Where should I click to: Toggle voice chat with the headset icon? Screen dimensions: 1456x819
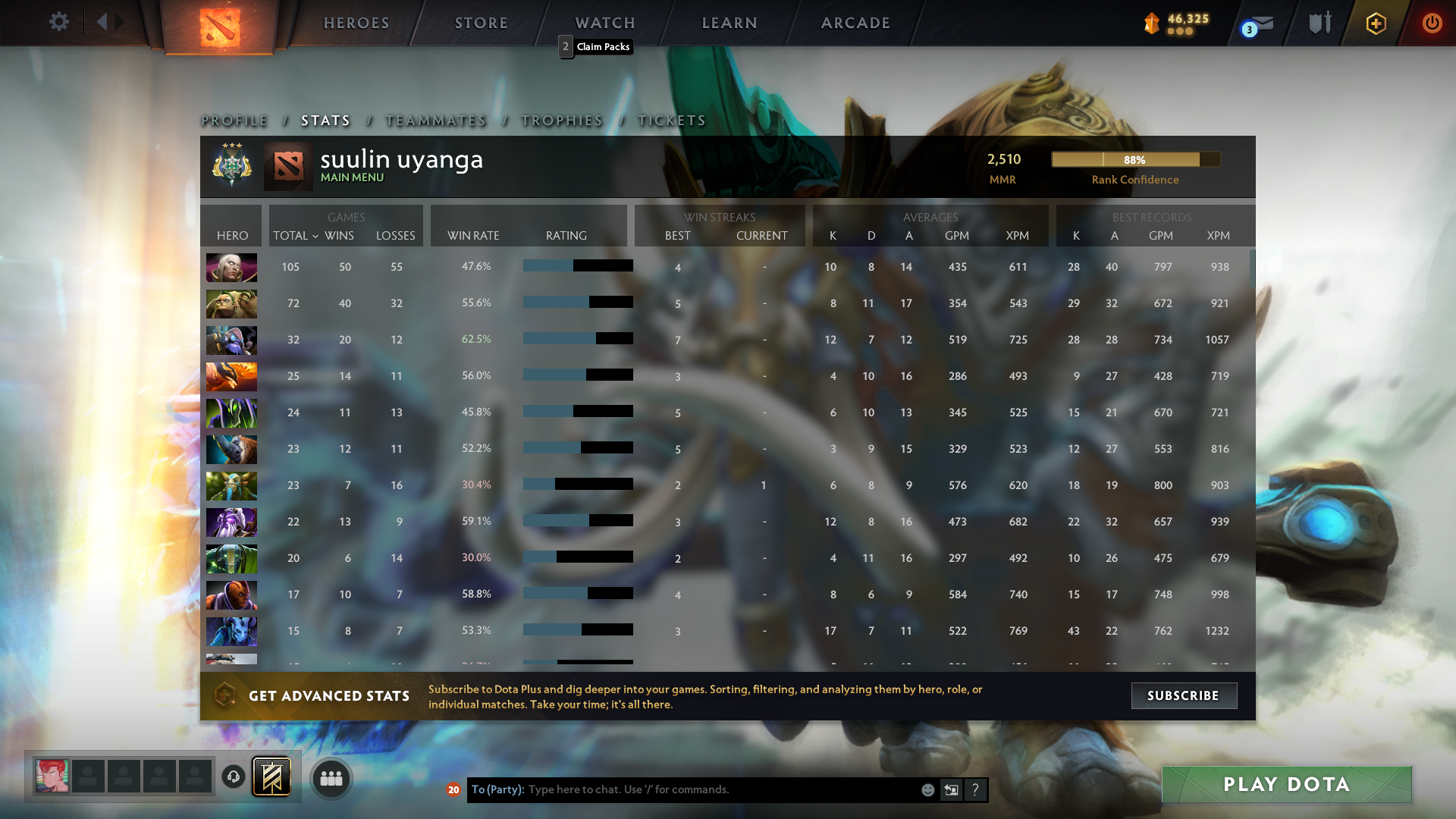[232, 777]
